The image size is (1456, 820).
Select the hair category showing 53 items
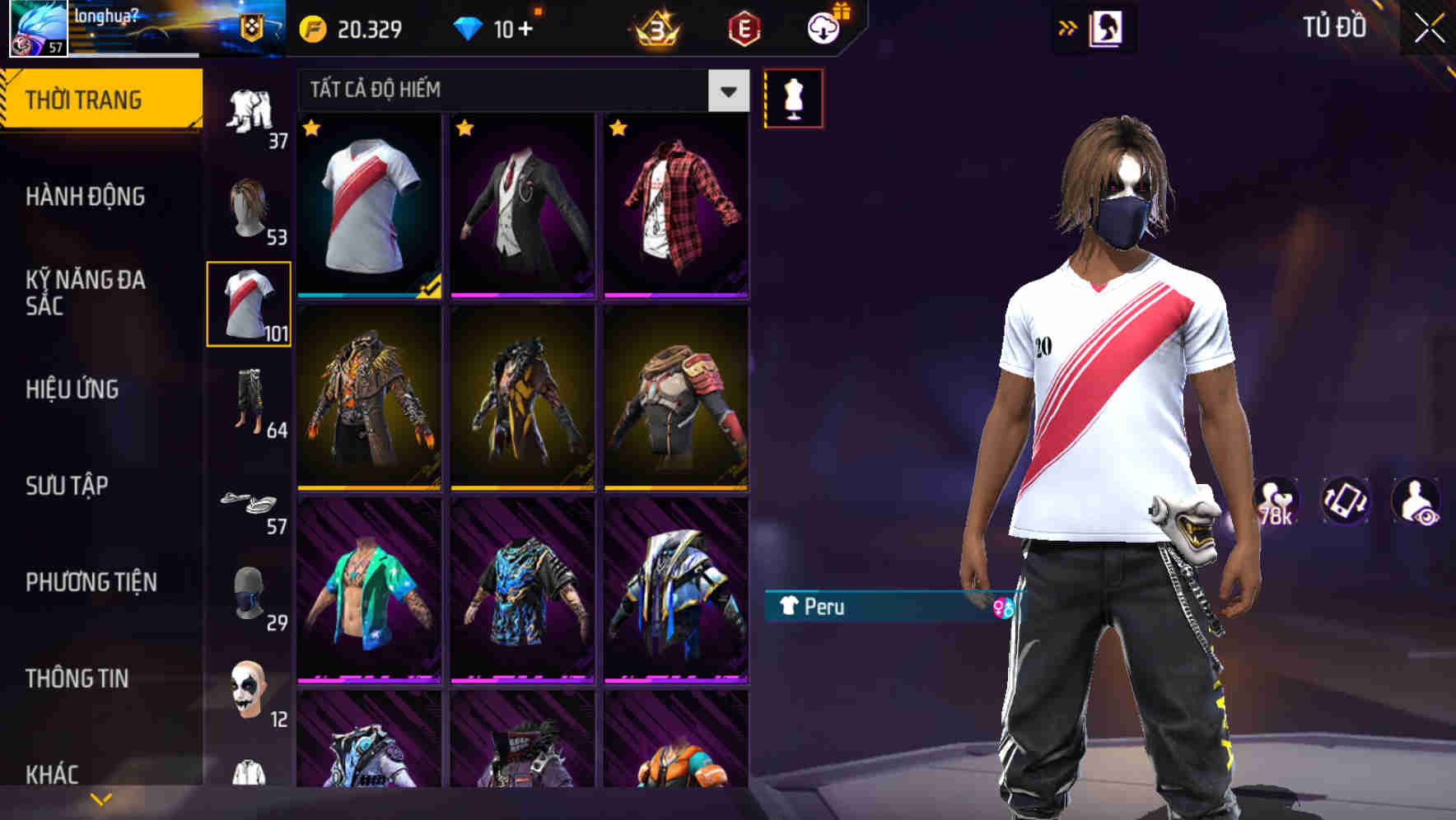[x=248, y=206]
